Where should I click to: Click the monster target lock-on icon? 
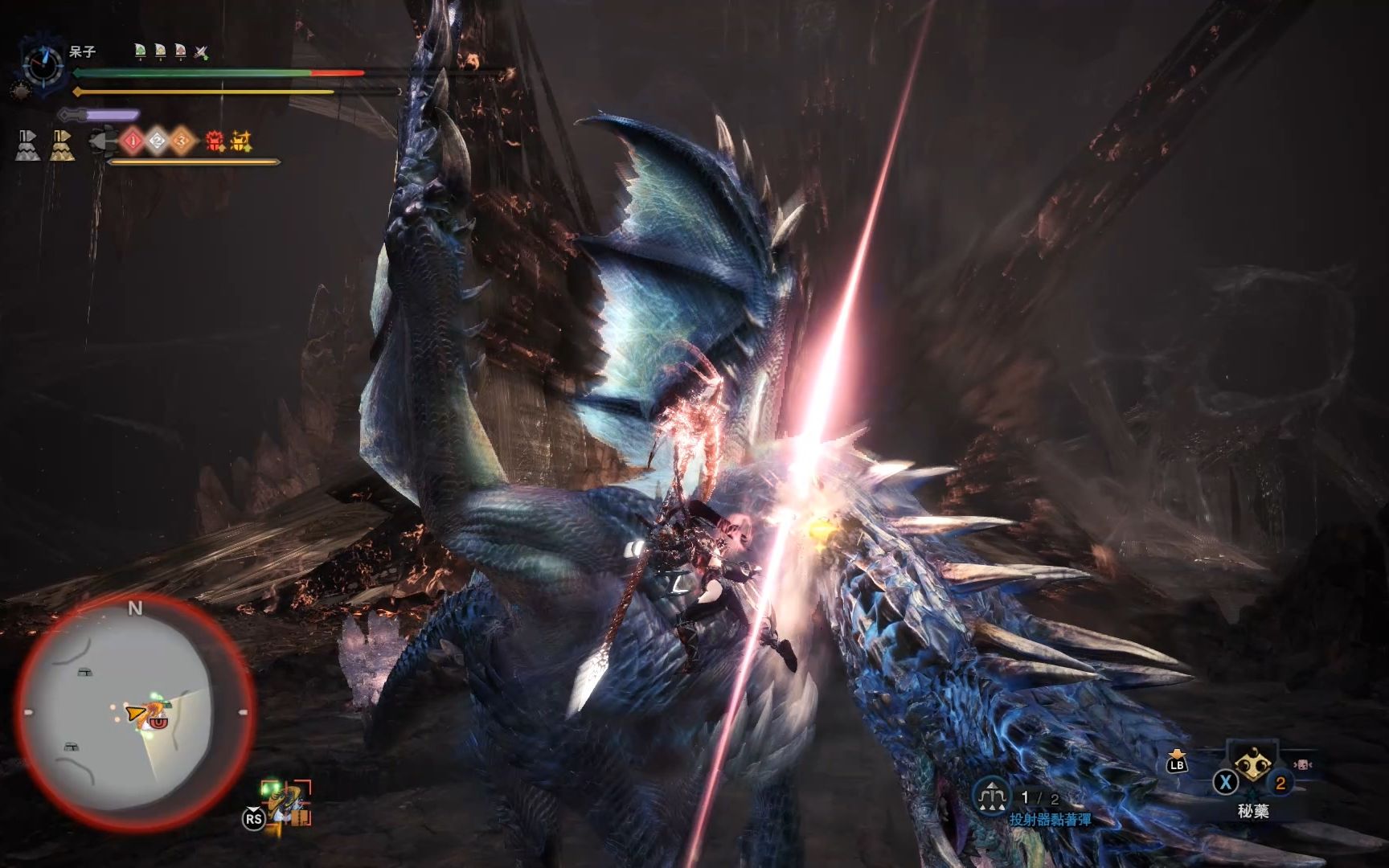click(x=285, y=803)
